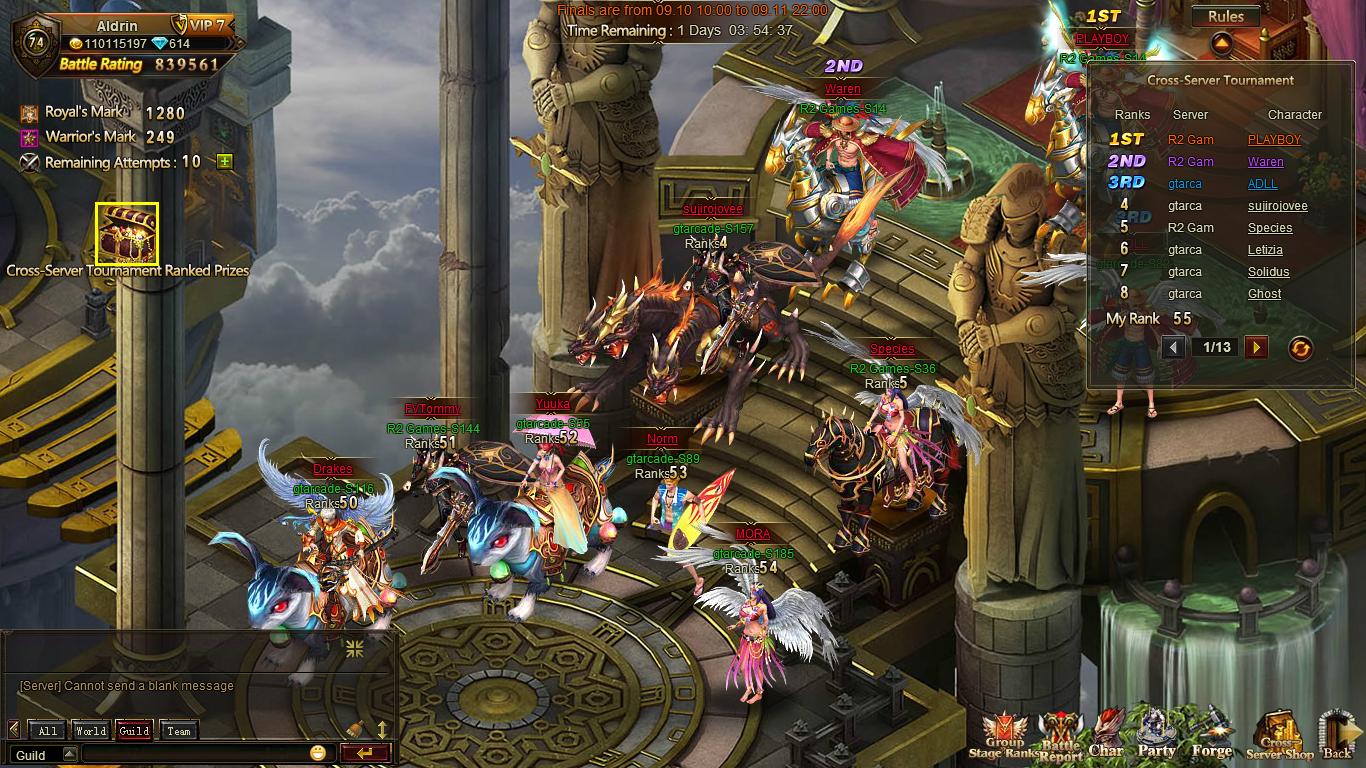Viewport: 1366px width, 768px height.
Task: Open the Rules button
Action: click(1225, 16)
